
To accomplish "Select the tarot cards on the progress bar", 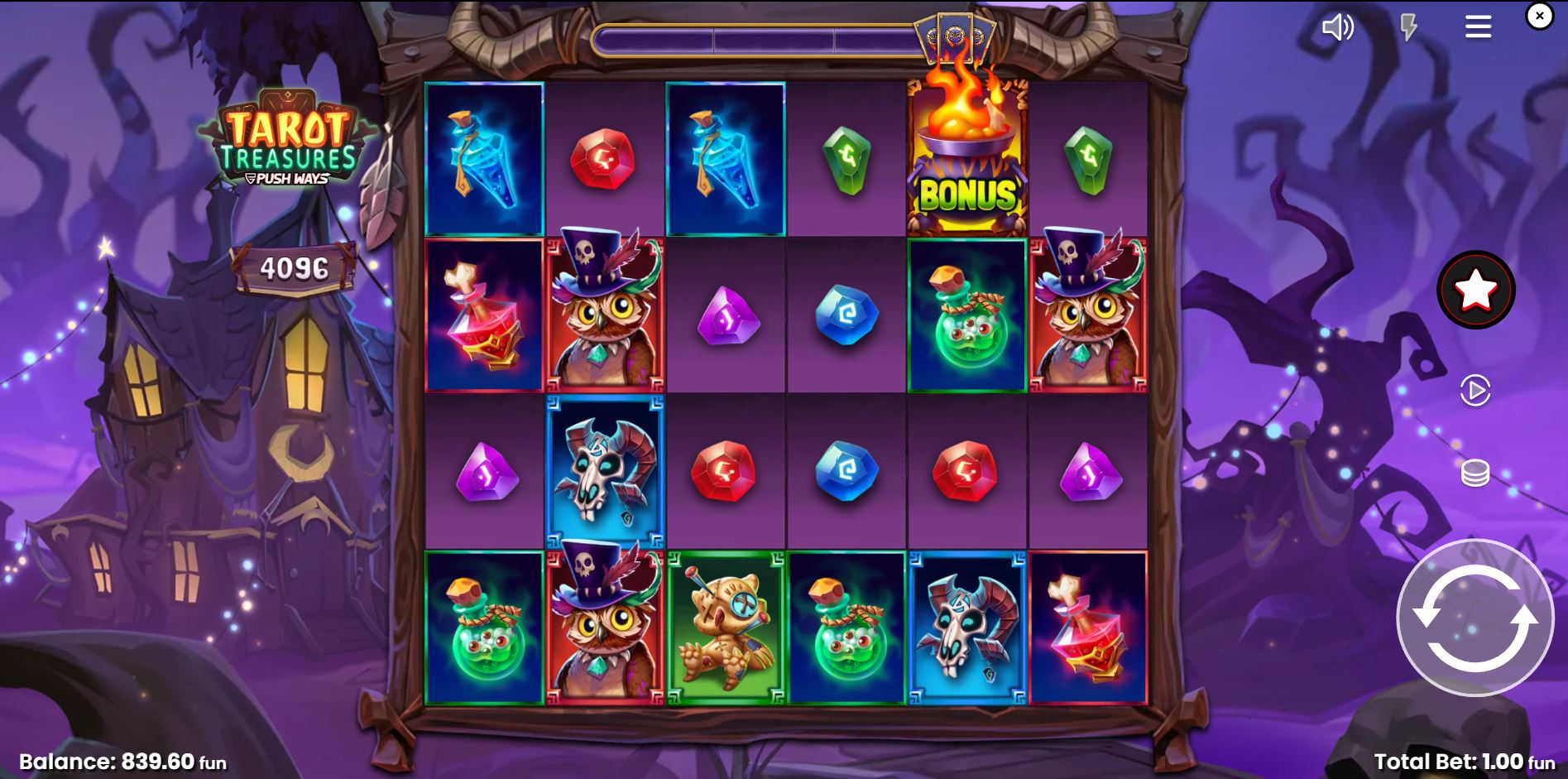I will (x=953, y=36).
